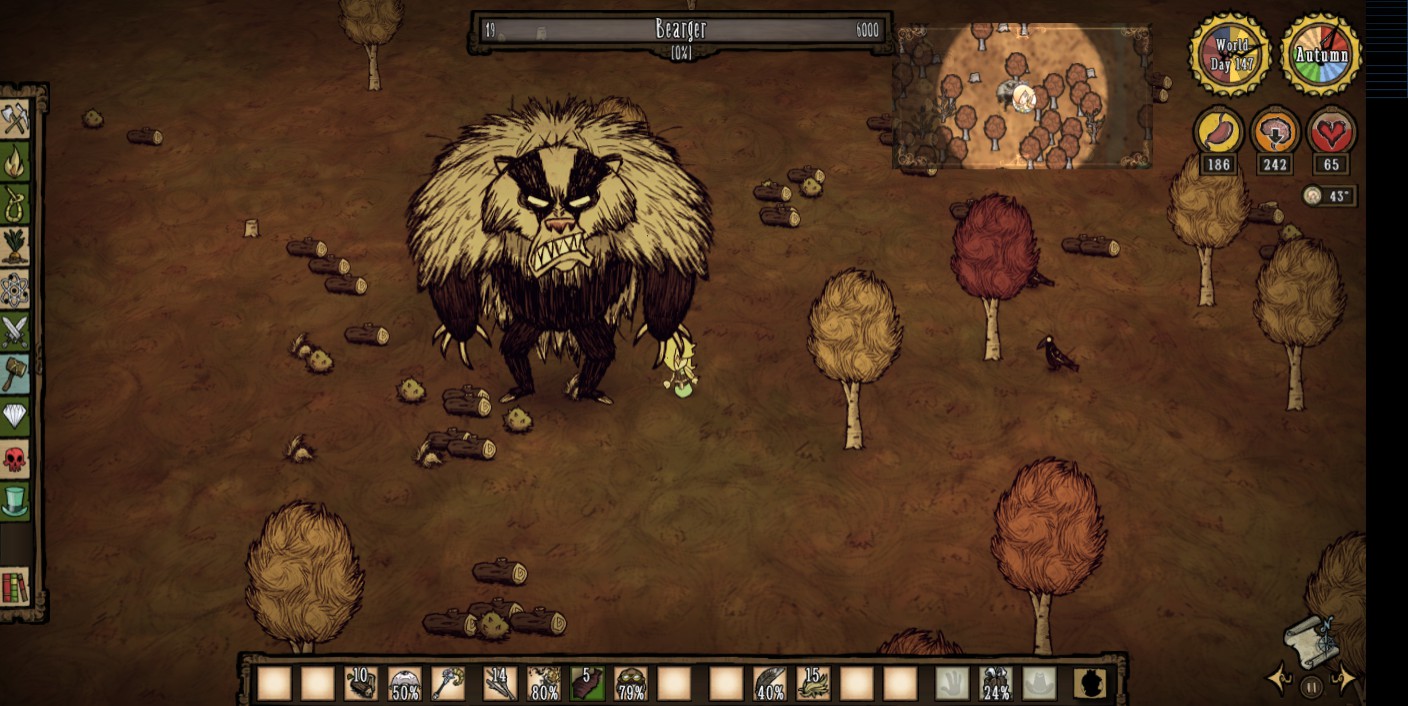Select the inventory stack of 14 twigs
1408x706 pixels.
click(499, 683)
